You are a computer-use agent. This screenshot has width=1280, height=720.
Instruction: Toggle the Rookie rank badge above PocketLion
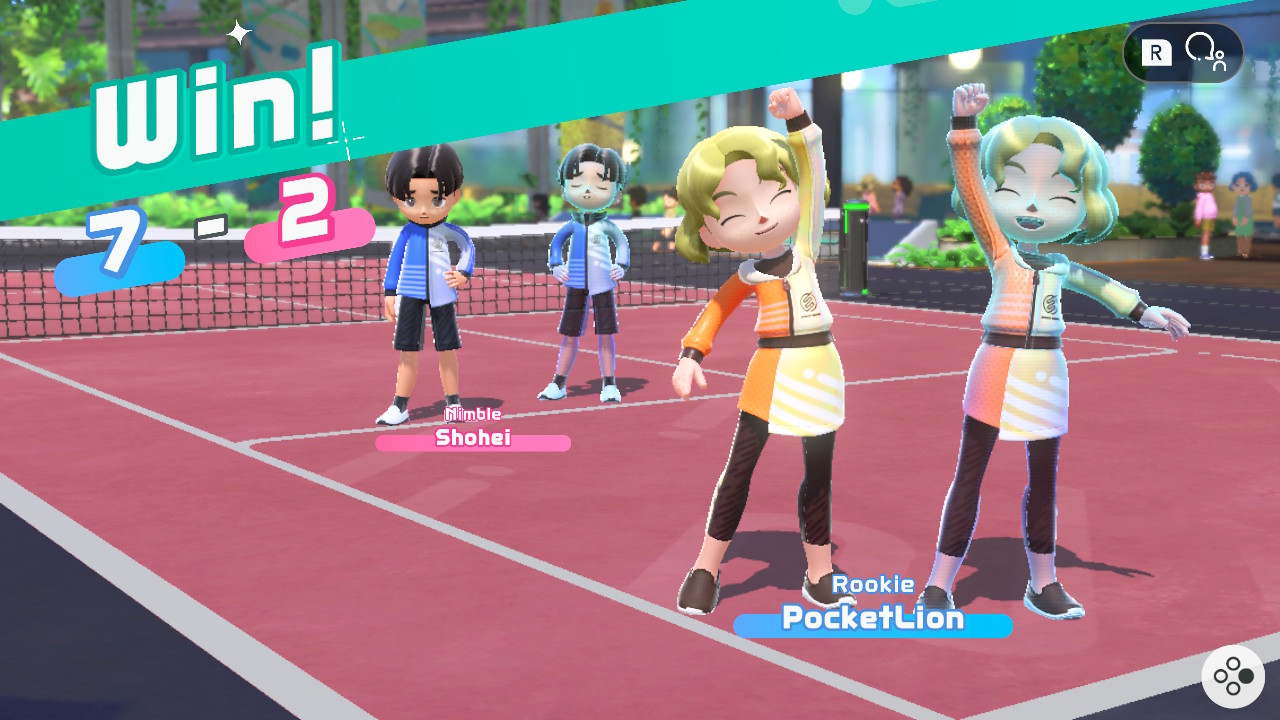coord(872,583)
